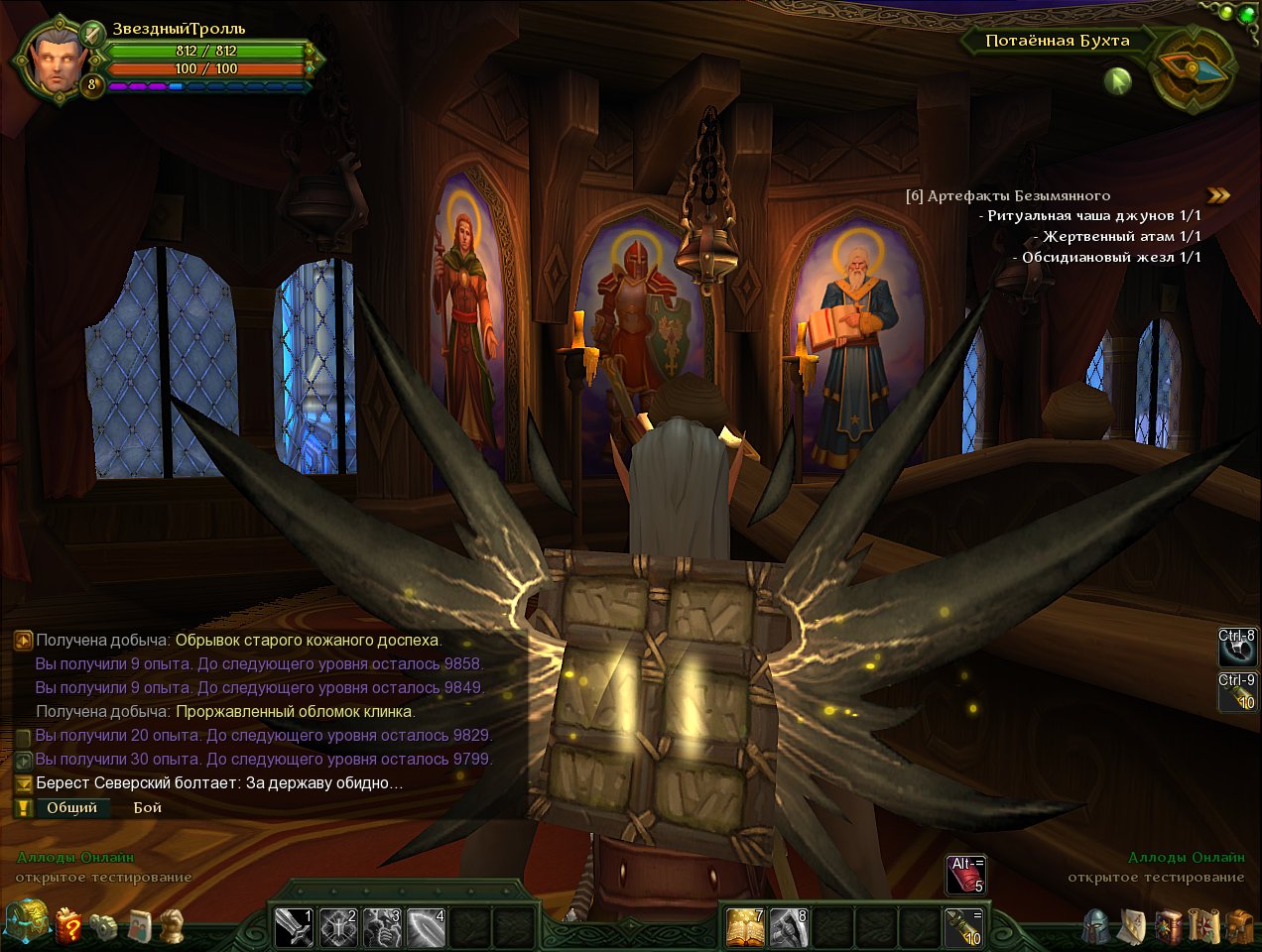Activate the sword ability in slot 1
Screen dimensions: 1262x952
294,927
